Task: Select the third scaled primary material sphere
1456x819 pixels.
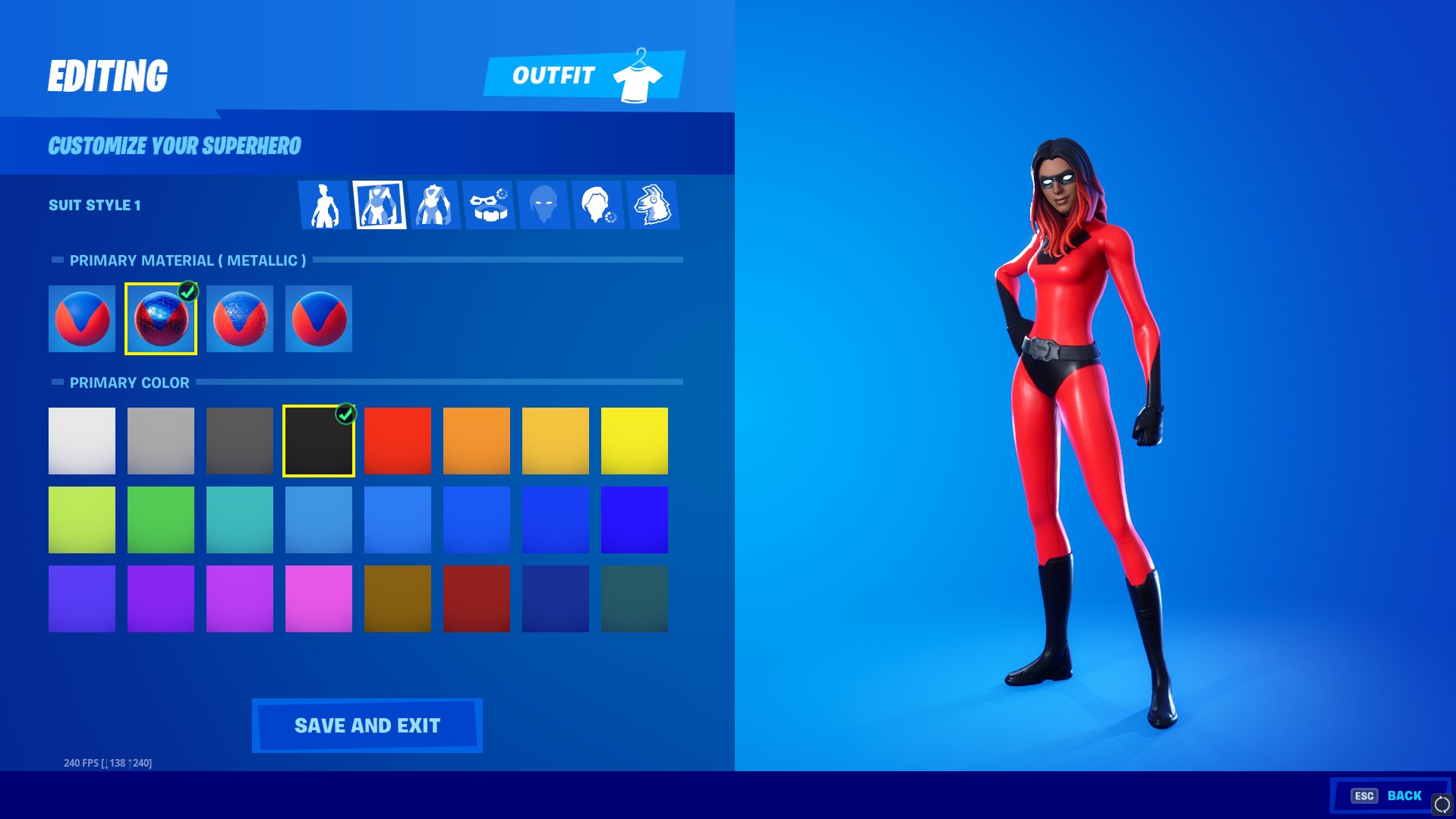Action: [239, 318]
